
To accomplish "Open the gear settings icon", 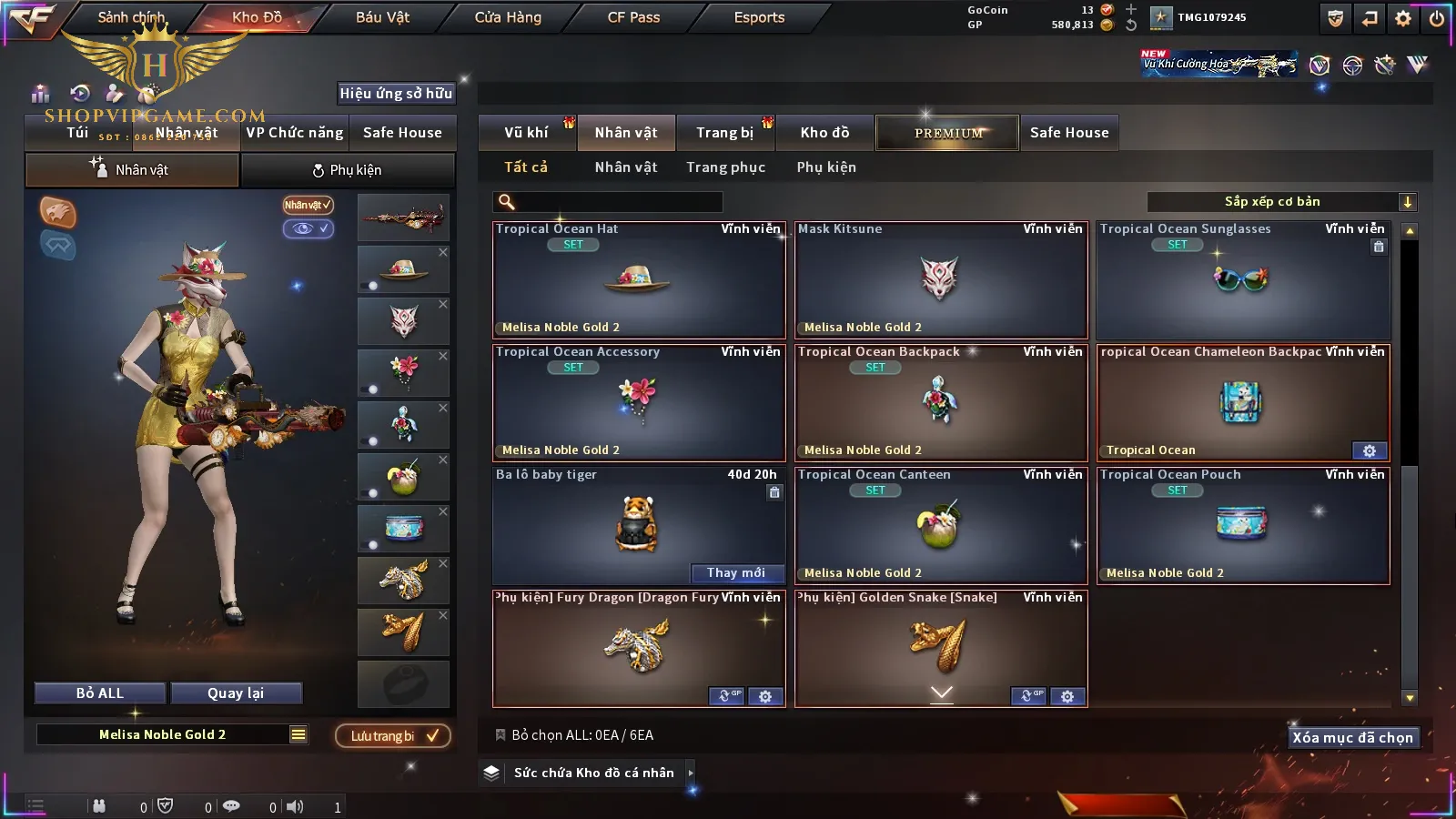I will (x=1403, y=17).
